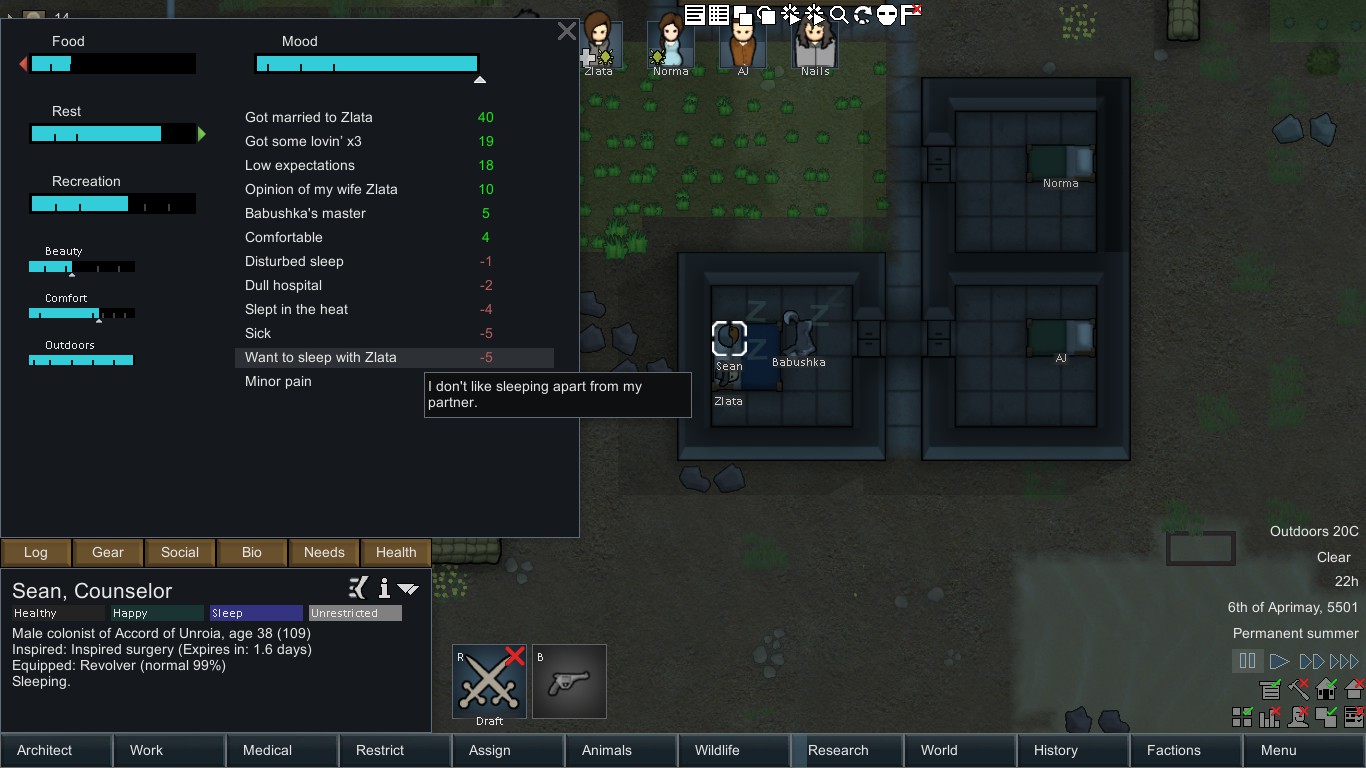Select the magnifying glass search icon on the top toolbar
Image resolution: width=1366 pixels, height=768 pixels.
tap(839, 14)
